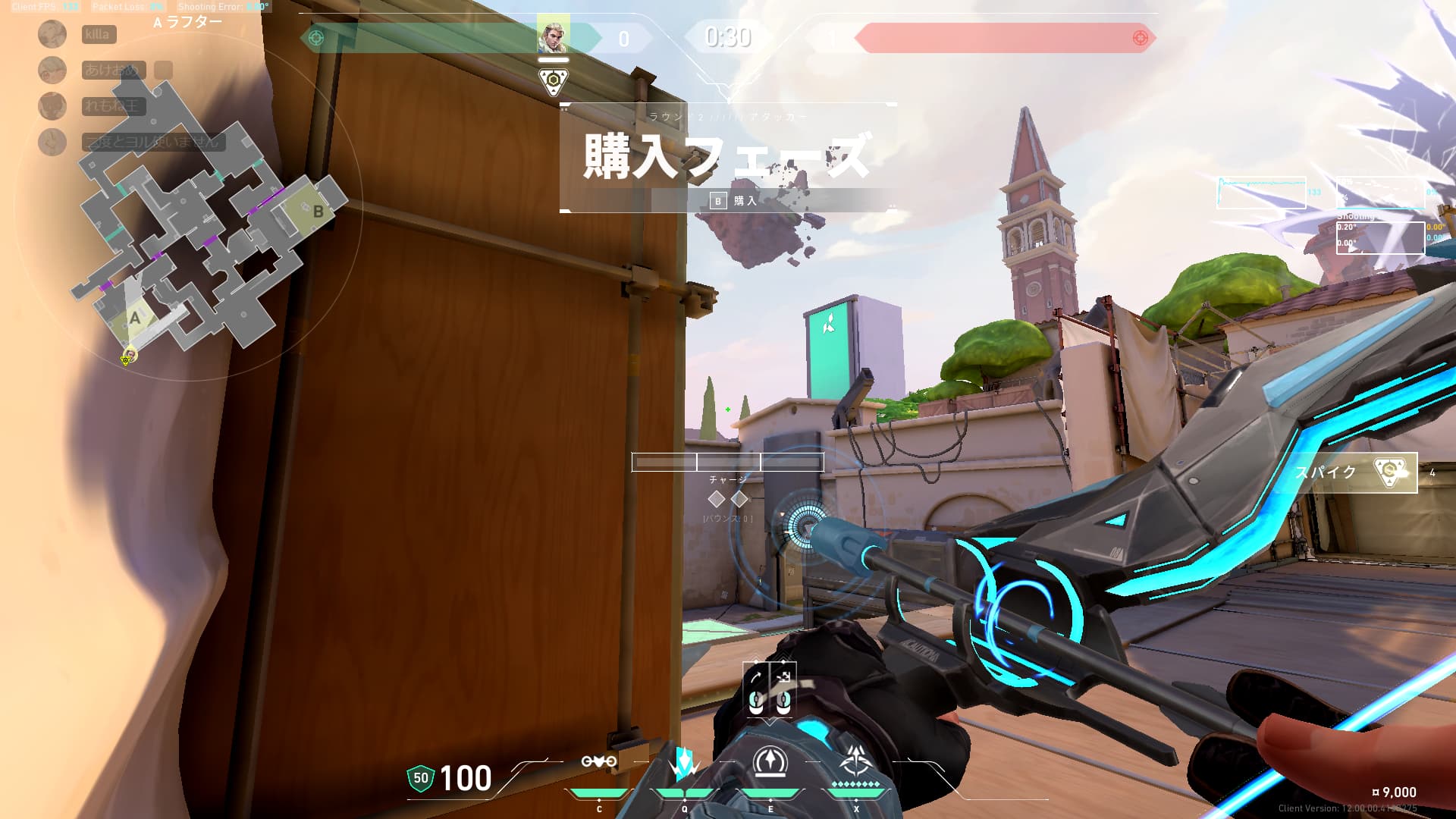Click the agent portrait above the score
This screenshot has width=1456, height=819.
pos(554,36)
